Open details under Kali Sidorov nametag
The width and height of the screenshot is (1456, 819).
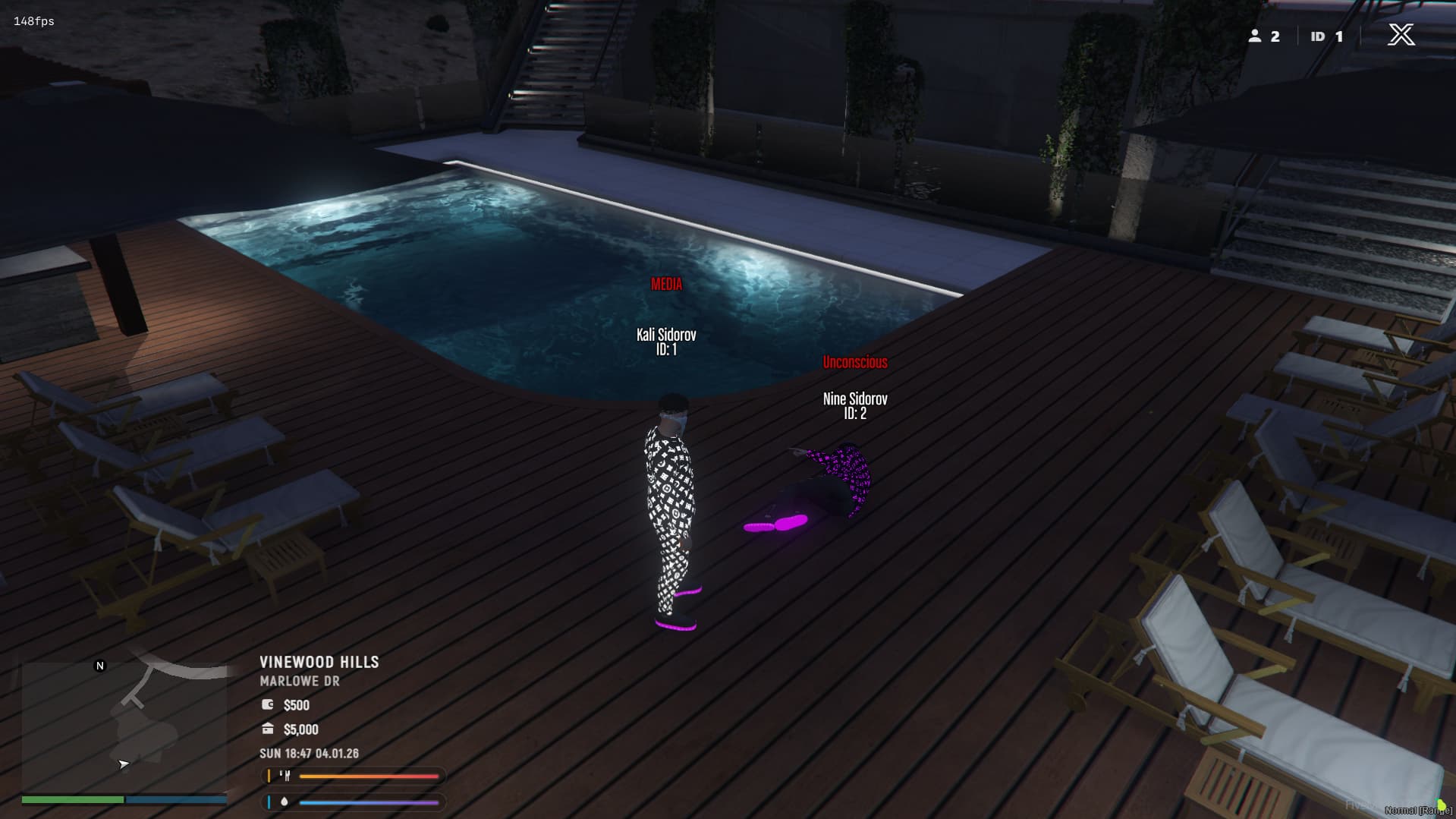coord(668,340)
